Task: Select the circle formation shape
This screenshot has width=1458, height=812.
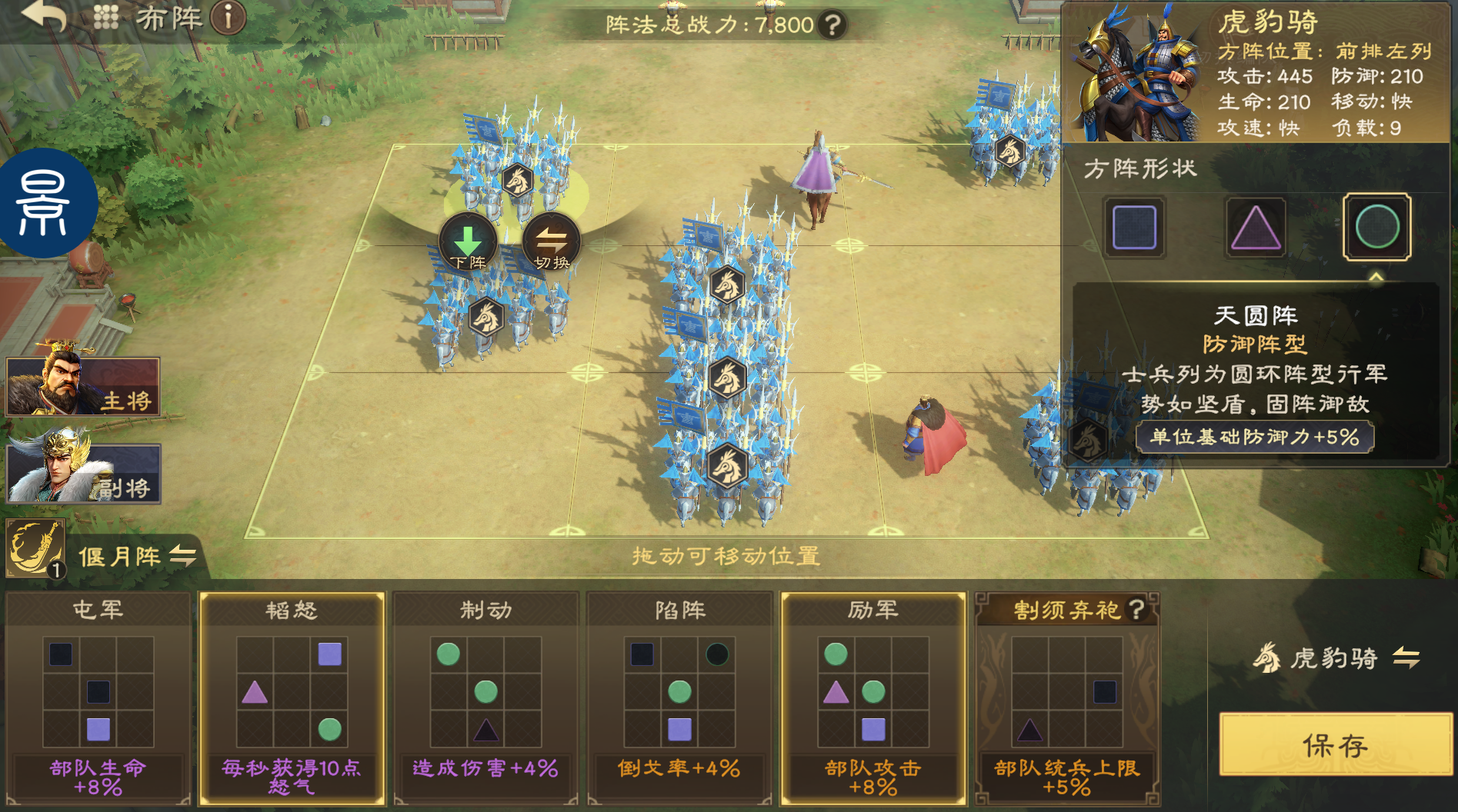Action: click(1376, 228)
